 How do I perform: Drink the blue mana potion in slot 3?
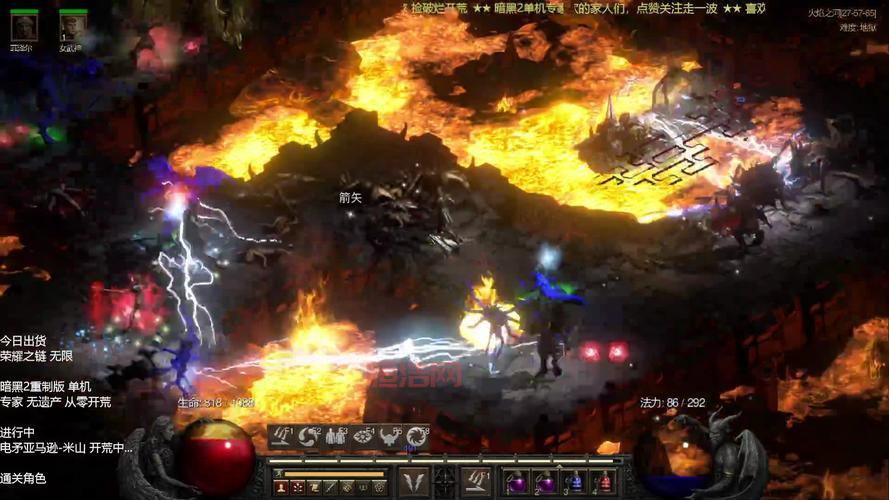(574, 483)
